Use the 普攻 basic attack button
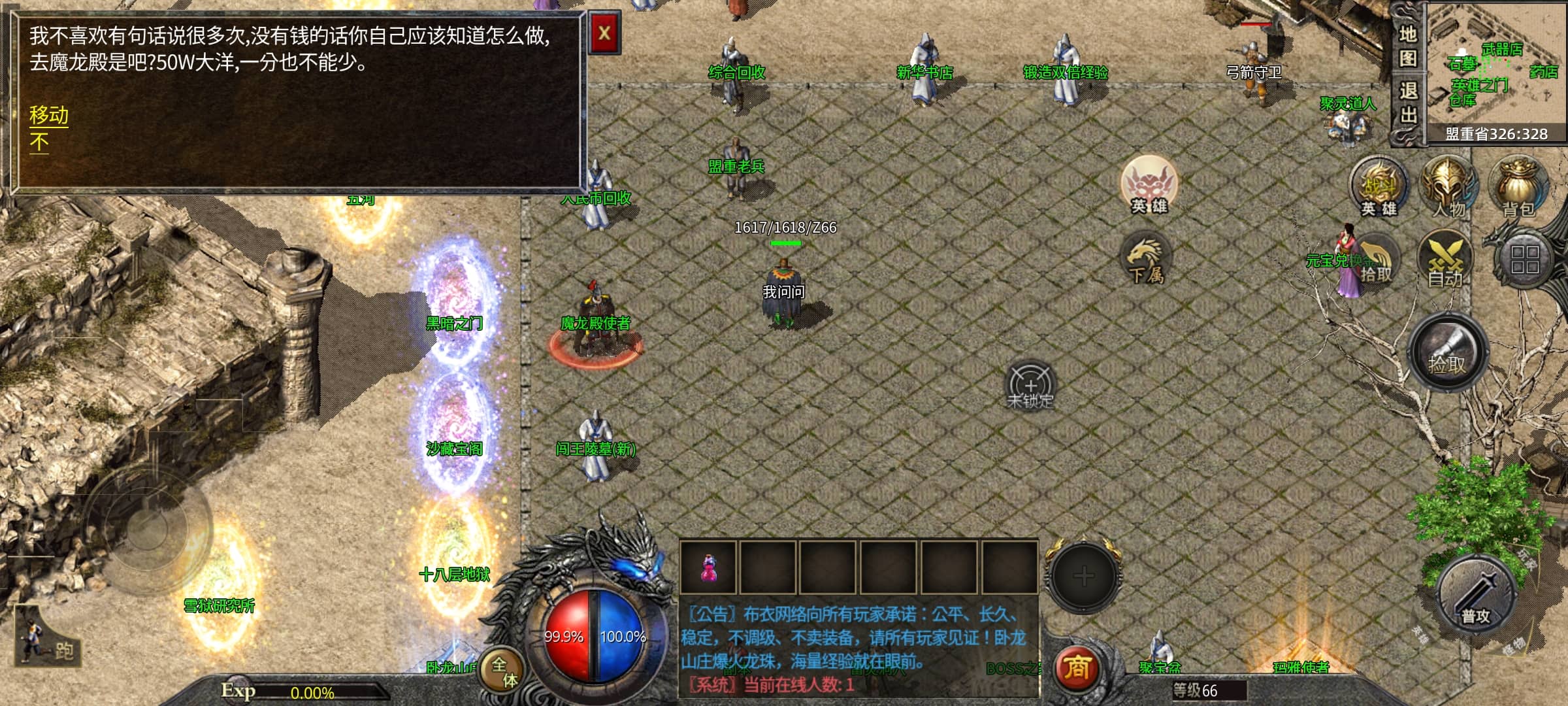The height and width of the screenshot is (706, 1568). (1476, 596)
